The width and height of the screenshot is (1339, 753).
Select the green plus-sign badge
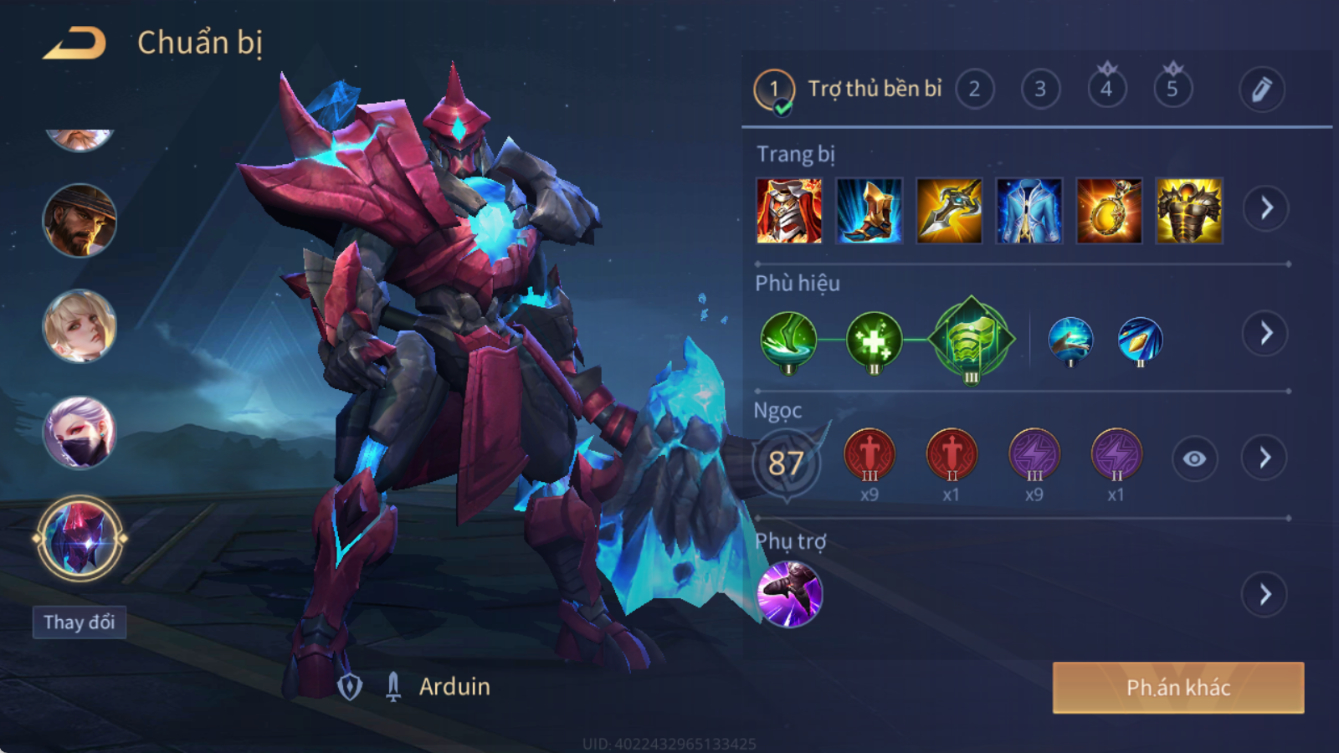(x=874, y=340)
